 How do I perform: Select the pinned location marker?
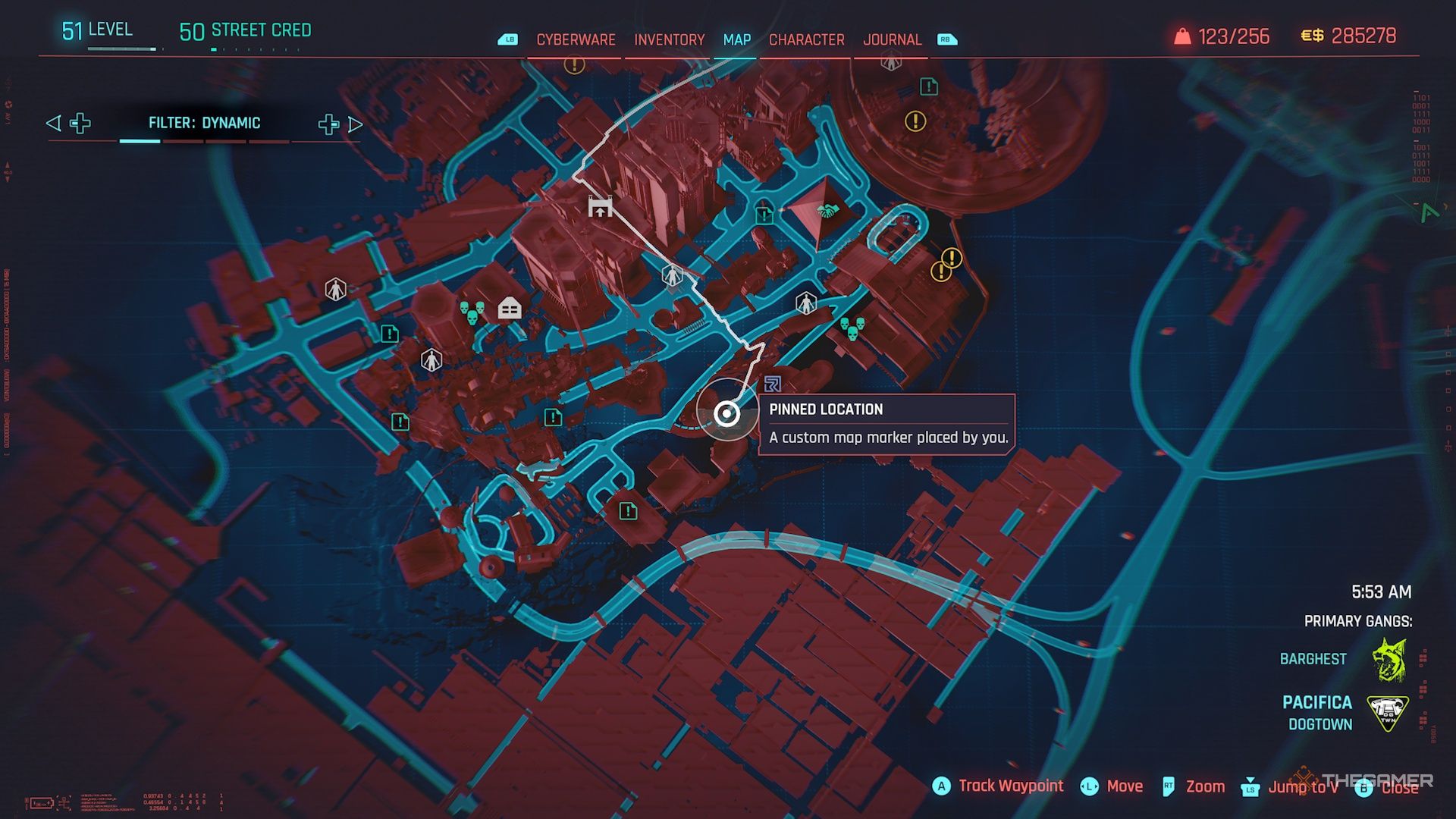[x=727, y=414]
